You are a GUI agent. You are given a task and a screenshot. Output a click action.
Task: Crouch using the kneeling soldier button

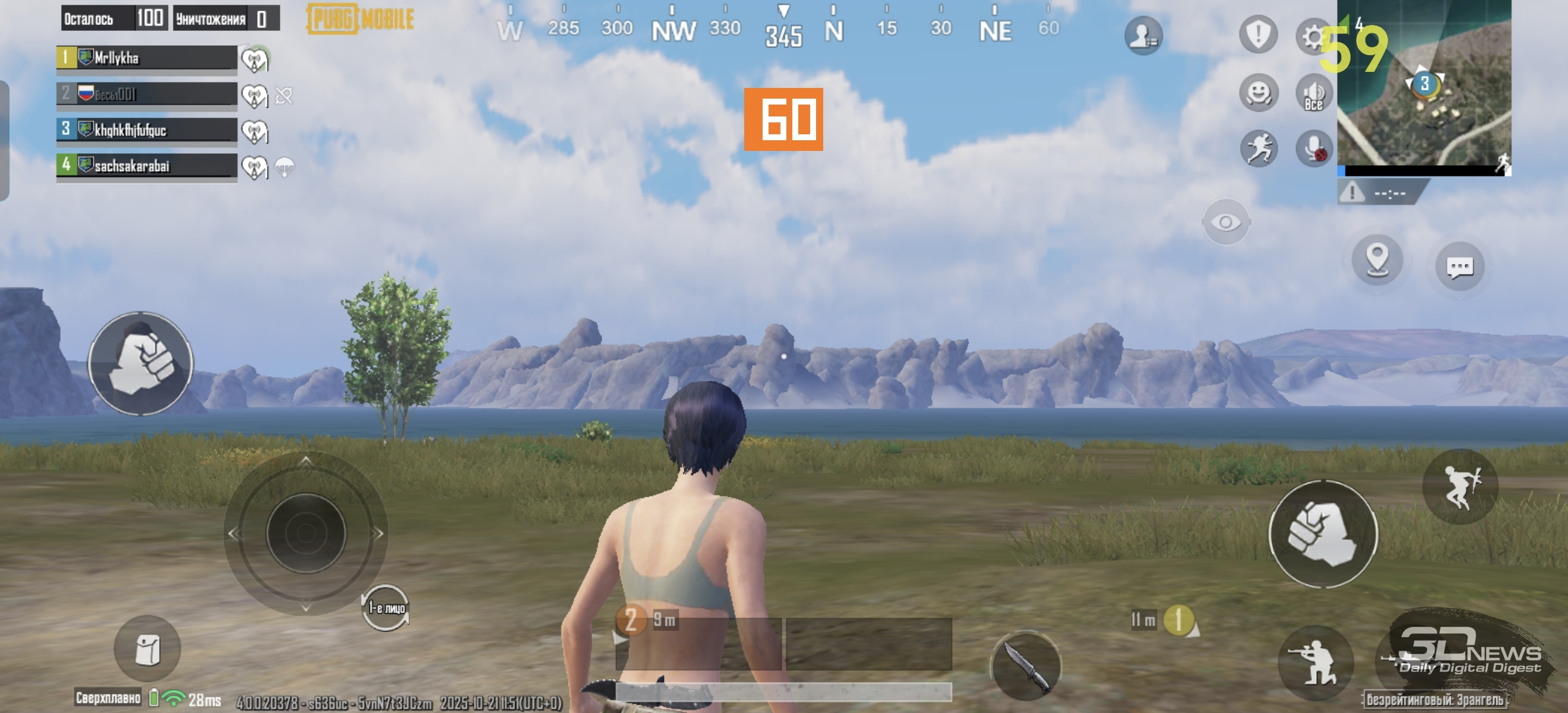[x=1315, y=661]
